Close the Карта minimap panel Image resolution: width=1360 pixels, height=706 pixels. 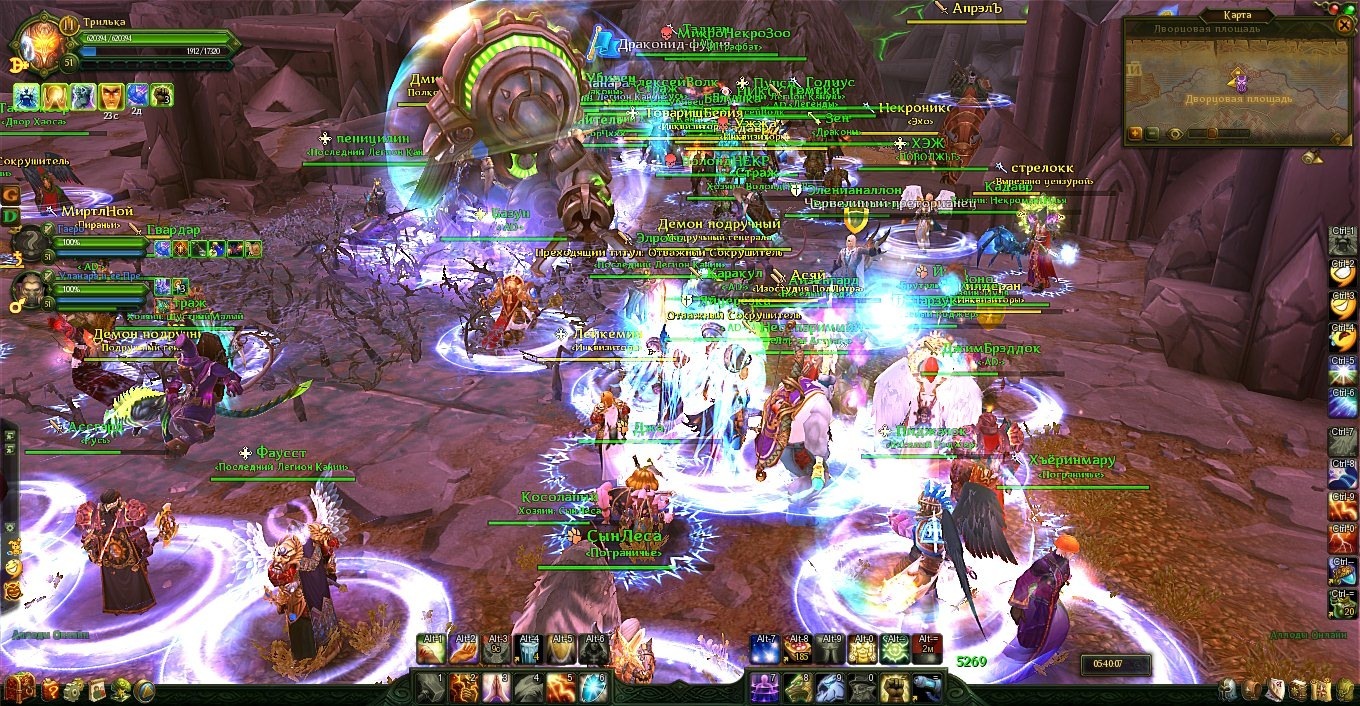(x=1343, y=24)
